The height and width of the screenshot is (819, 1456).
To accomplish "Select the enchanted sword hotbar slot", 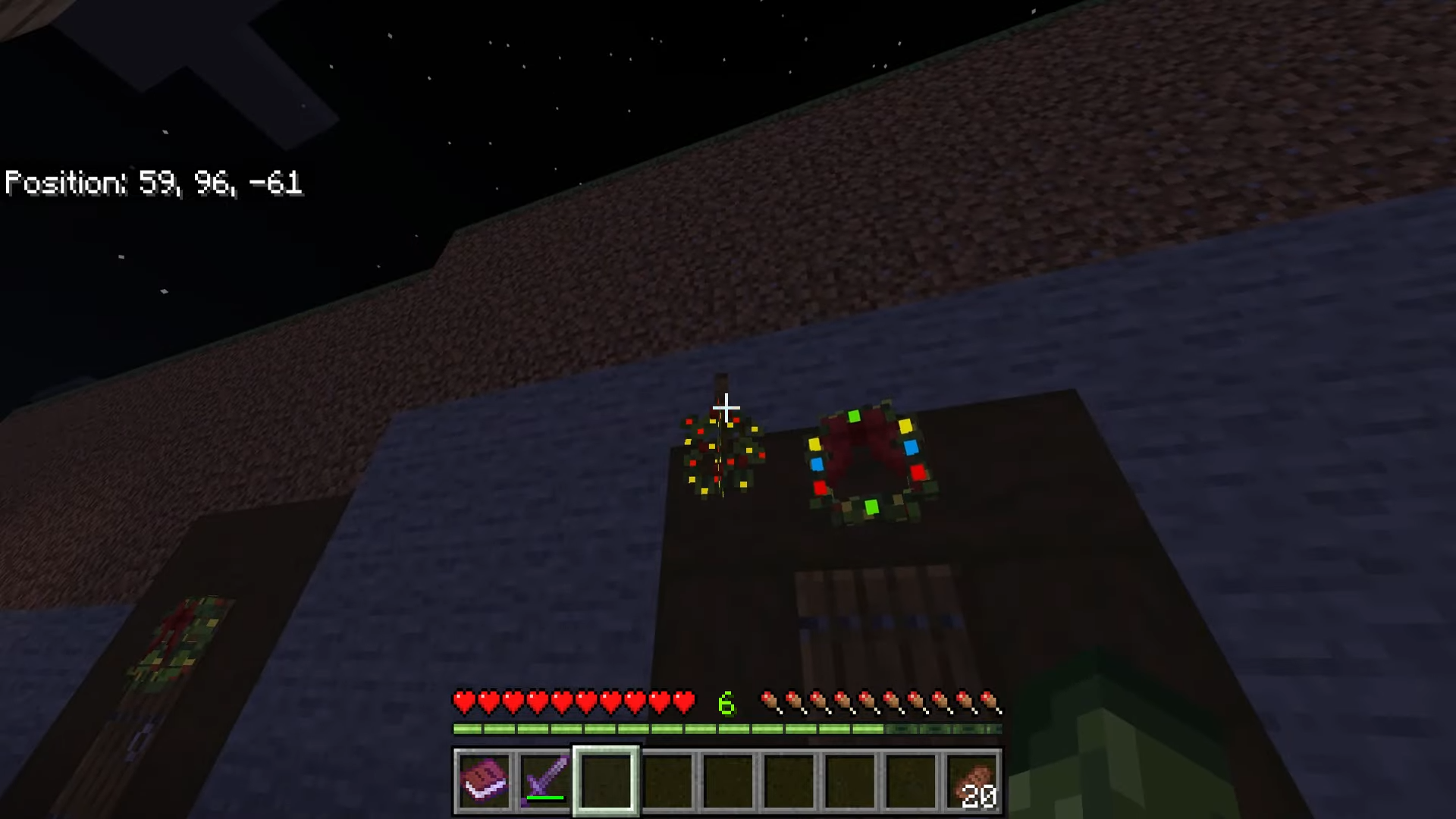I will click(545, 780).
